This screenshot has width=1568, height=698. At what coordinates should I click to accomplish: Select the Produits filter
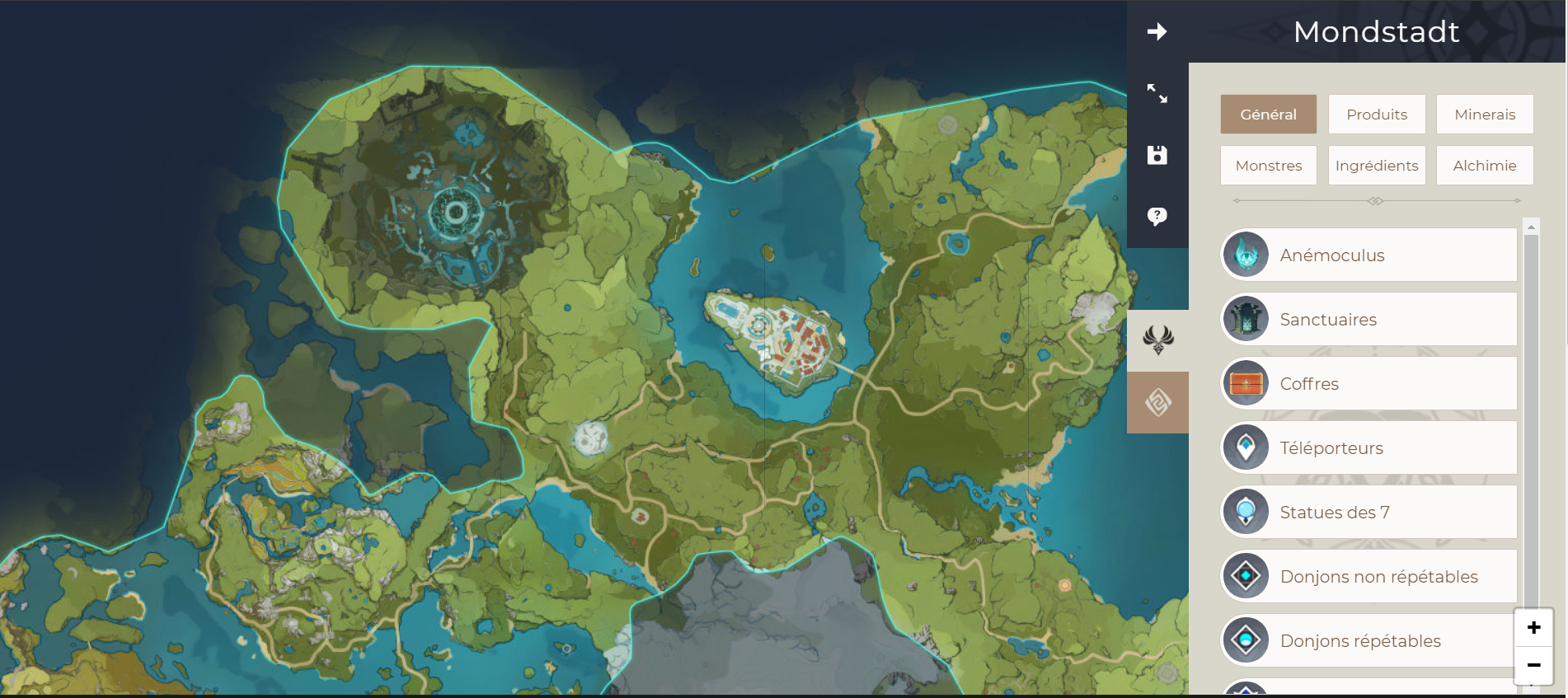click(1377, 114)
